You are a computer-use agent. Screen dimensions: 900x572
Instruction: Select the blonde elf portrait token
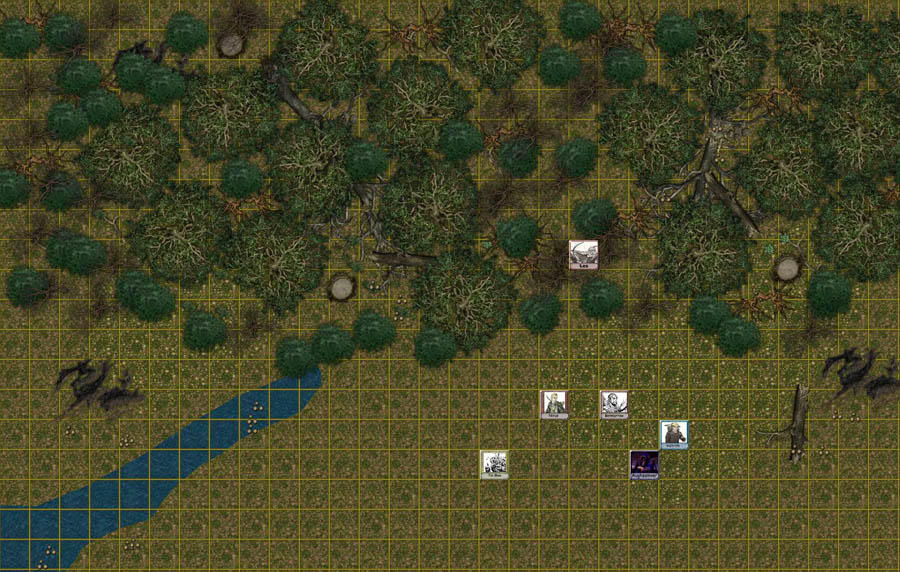(x=553, y=404)
